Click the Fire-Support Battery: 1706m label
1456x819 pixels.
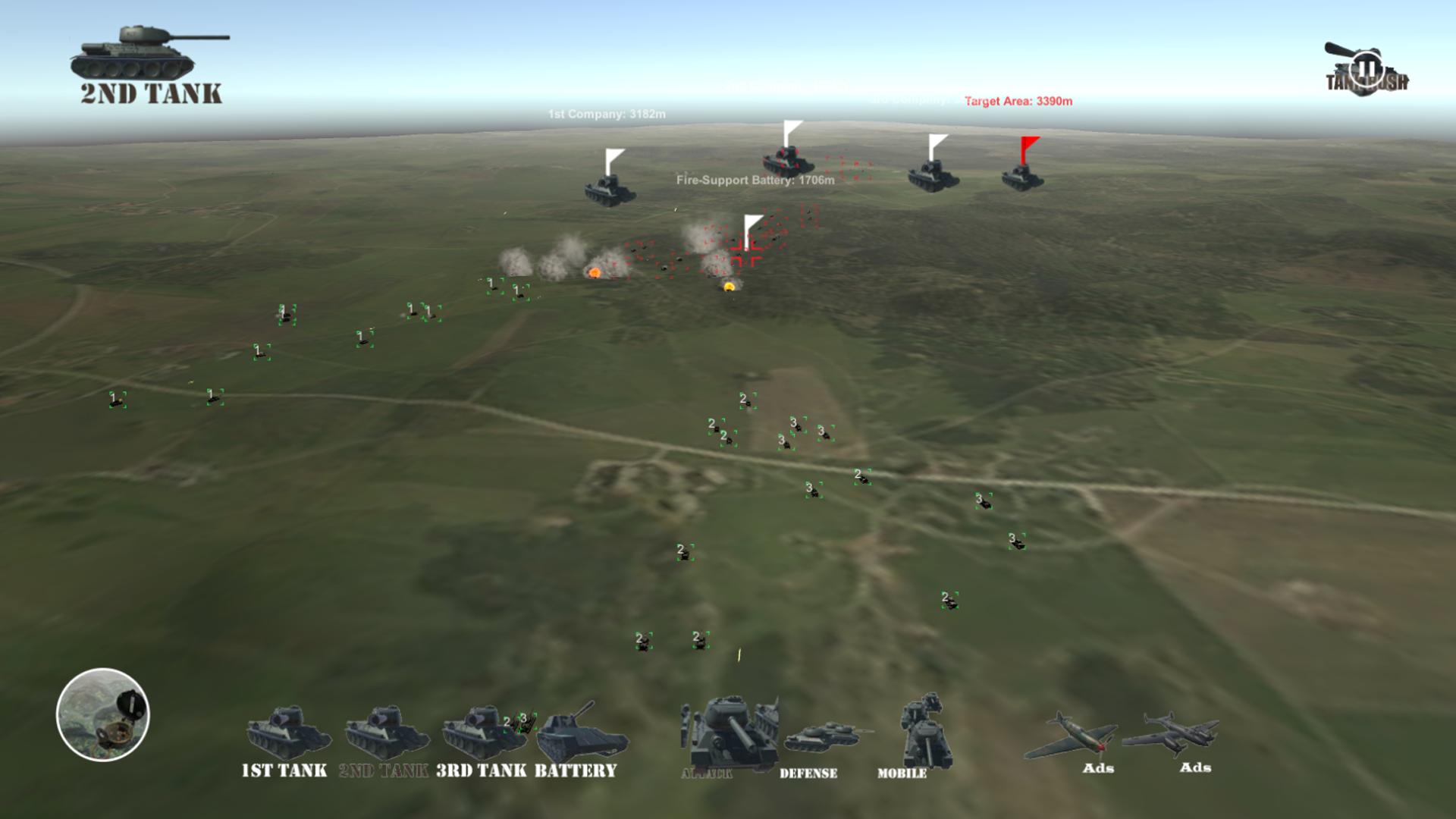753,181
